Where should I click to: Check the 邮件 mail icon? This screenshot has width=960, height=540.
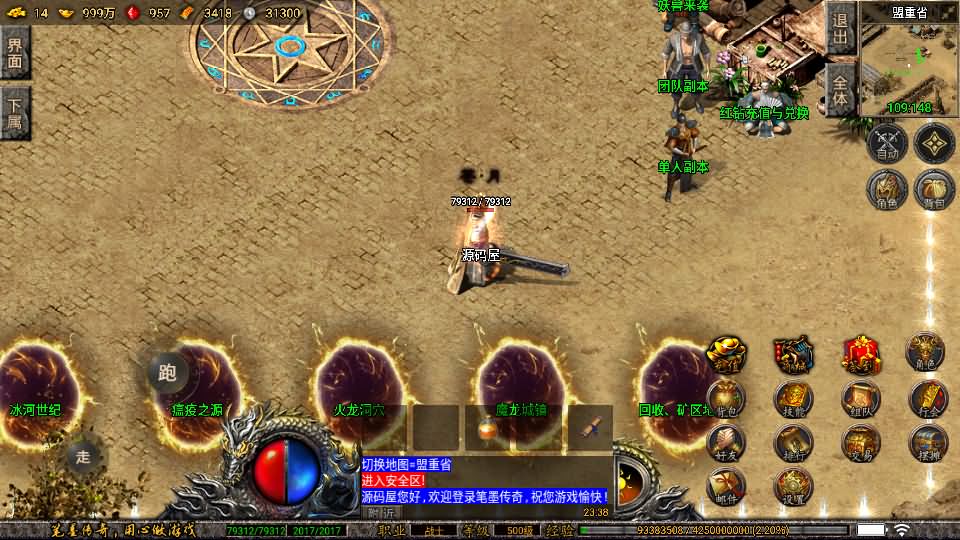[x=726, y=487]
